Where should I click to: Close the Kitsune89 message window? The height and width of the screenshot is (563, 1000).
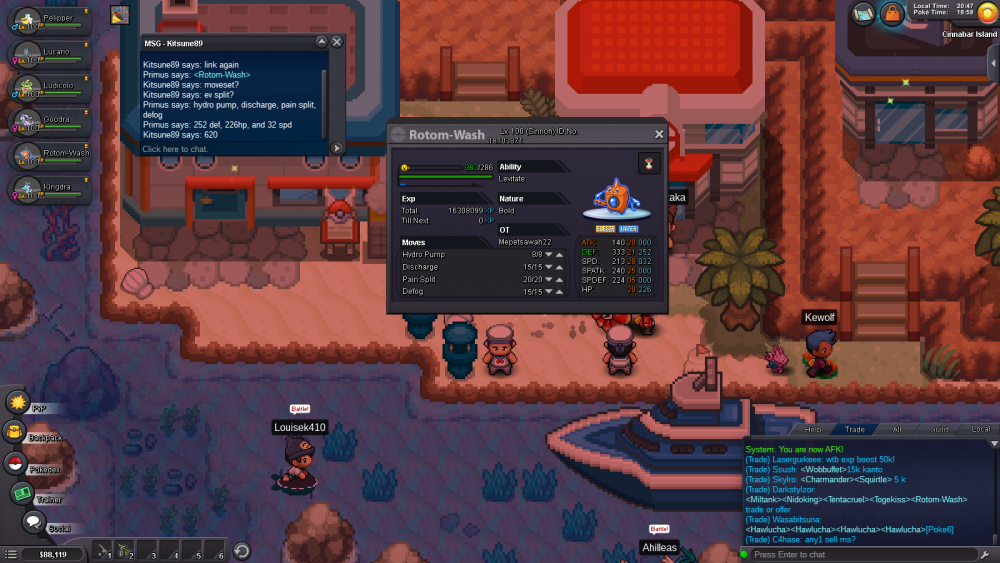[x=337, y=42]
